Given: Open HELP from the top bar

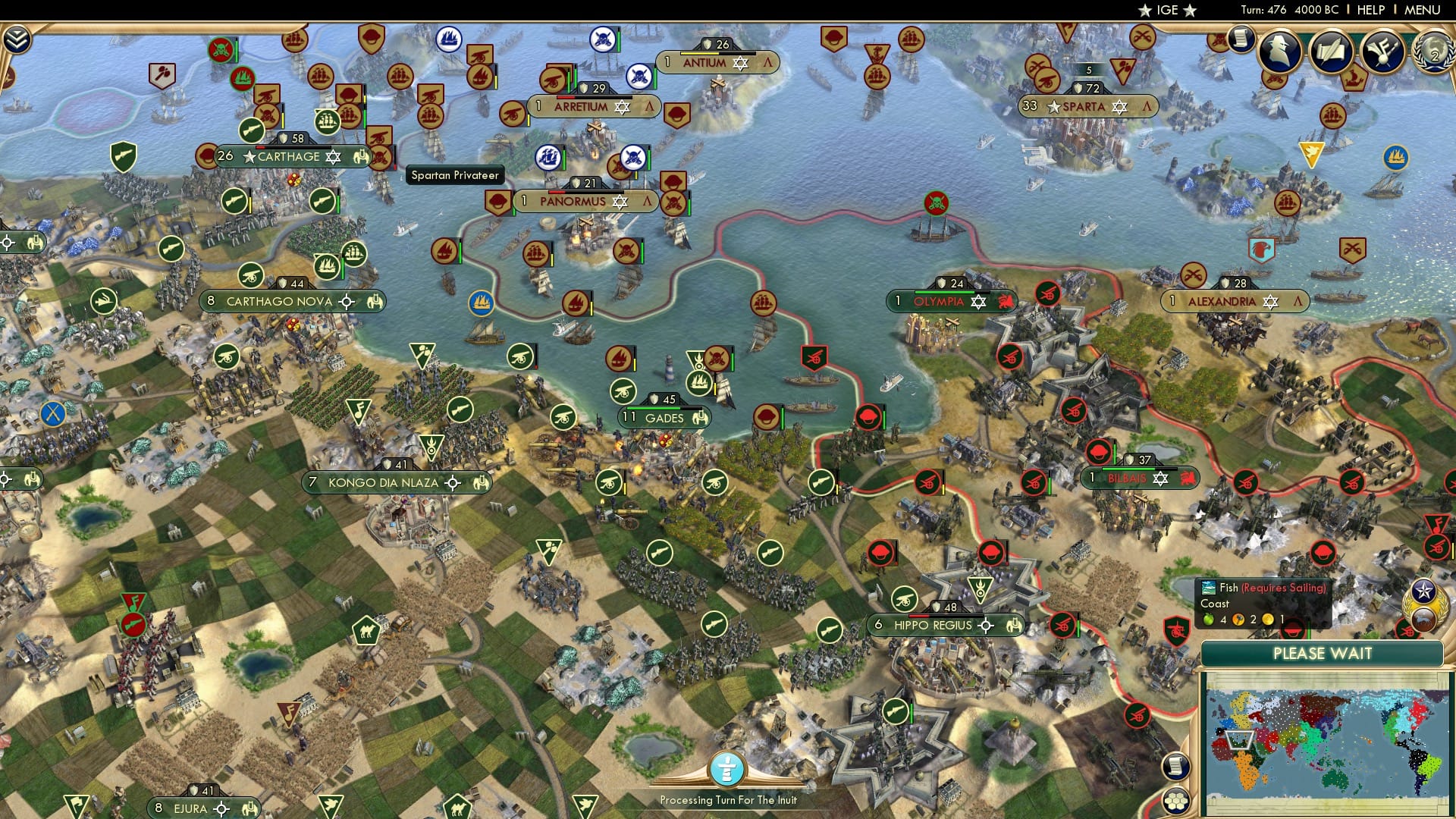Looking at the screenshot, I should pyautogui.click(x=1370, y=10).
